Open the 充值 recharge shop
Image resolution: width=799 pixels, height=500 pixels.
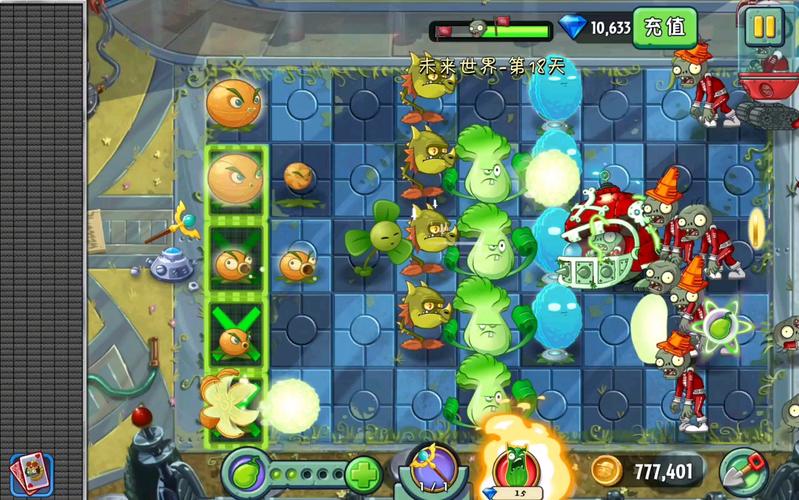(x=665, y=26)
